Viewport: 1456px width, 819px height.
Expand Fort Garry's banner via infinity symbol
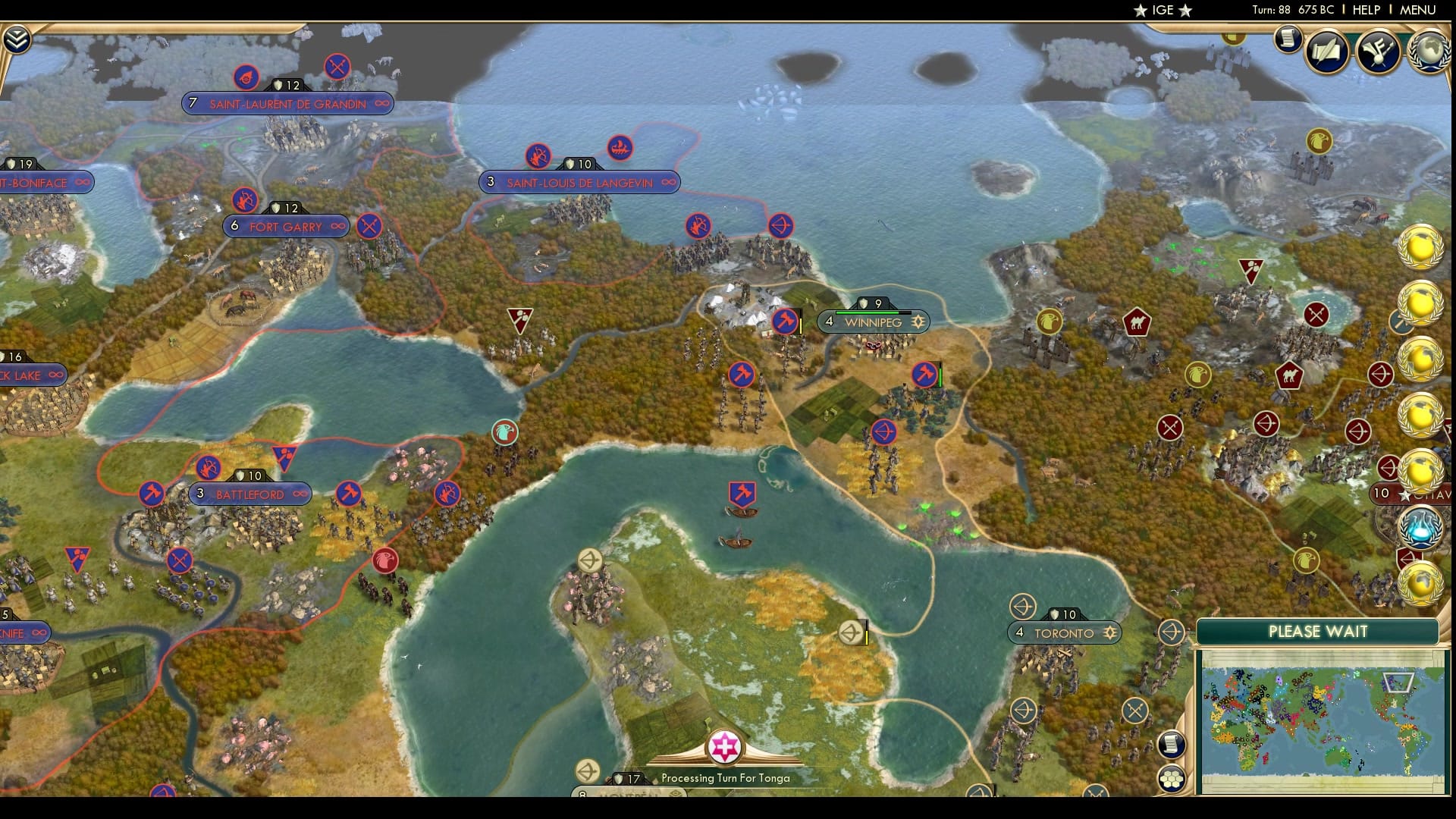338,226
